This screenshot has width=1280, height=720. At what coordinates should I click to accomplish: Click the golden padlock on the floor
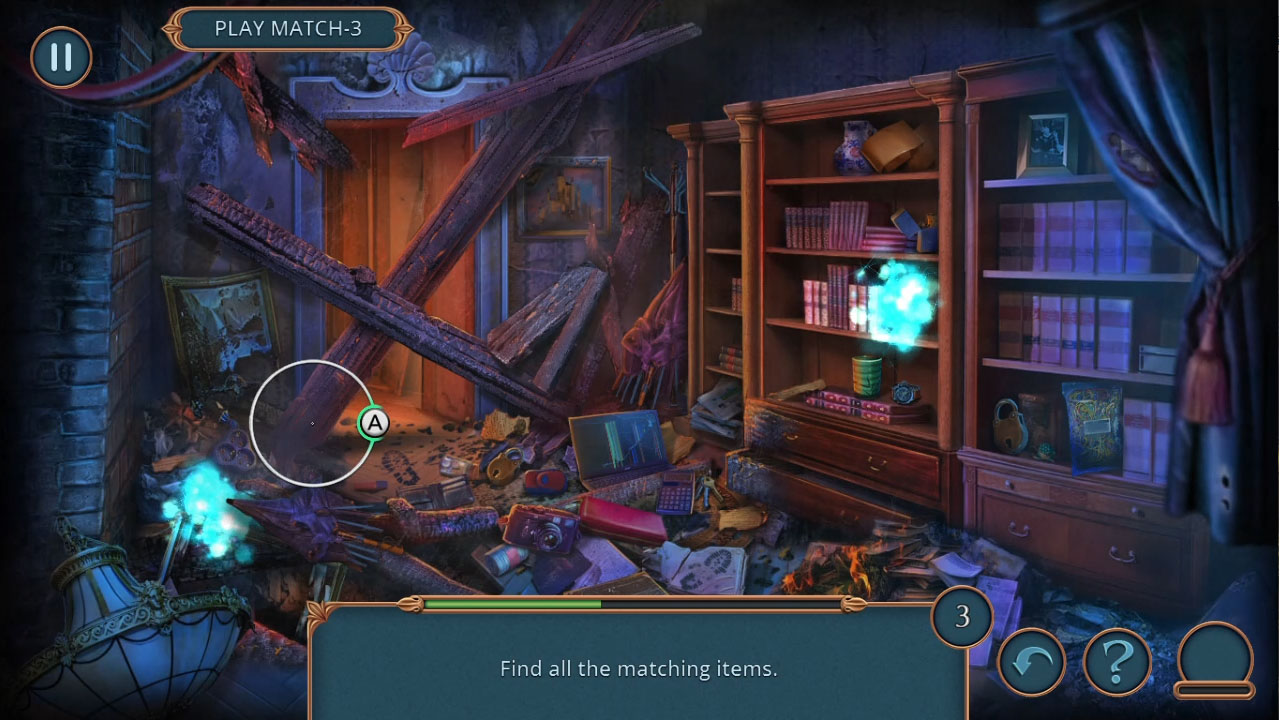click(503, 468)
